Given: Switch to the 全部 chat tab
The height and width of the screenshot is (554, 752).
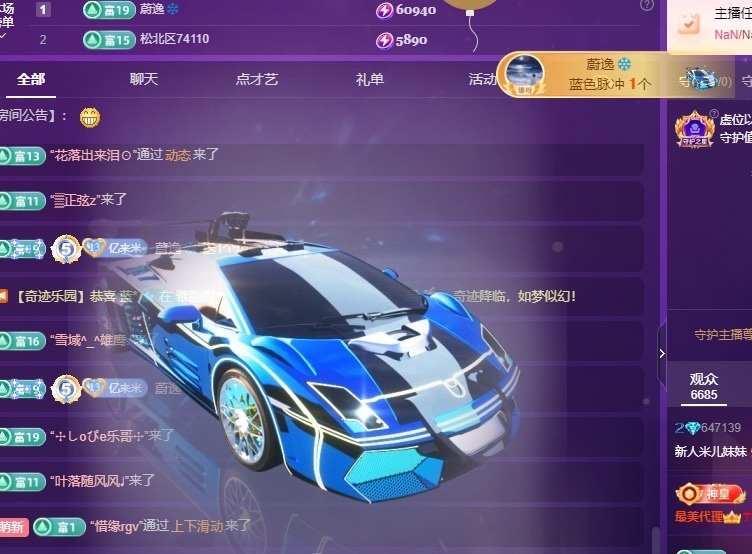Looking at the screenshot, I should tap(31, 79).
